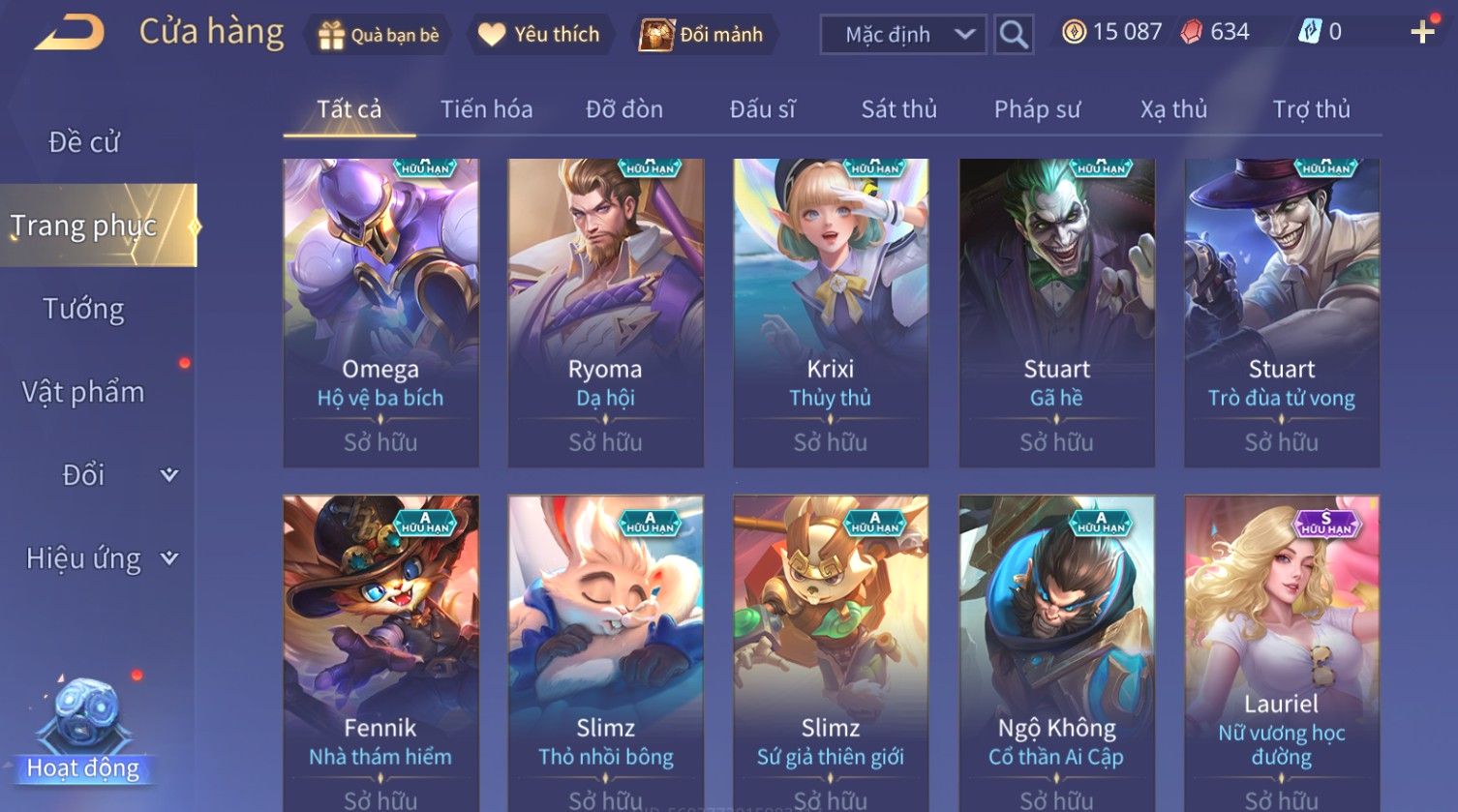1458x812 pixels.
Task: Open Đổi mảnh fragment exchange
Action: click(702, 35)
